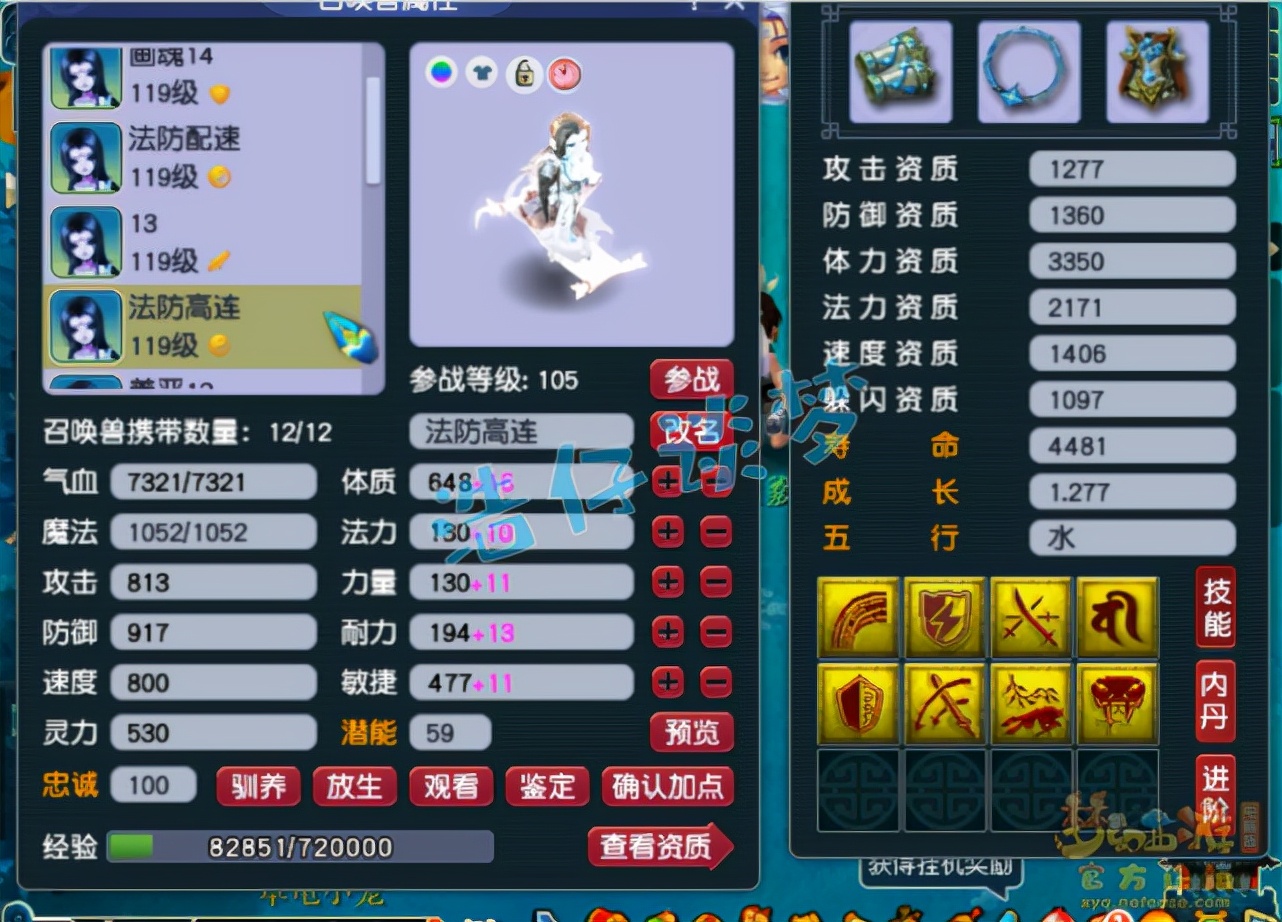Click the lock icon above the pet preview
This screenshot has height=922, width=1282.
click(523, 74)
